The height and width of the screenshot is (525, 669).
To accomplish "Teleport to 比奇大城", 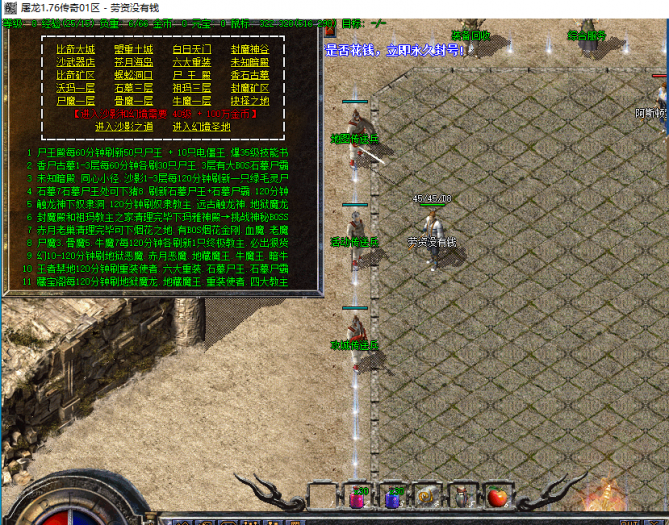I will tap(75, 48).
